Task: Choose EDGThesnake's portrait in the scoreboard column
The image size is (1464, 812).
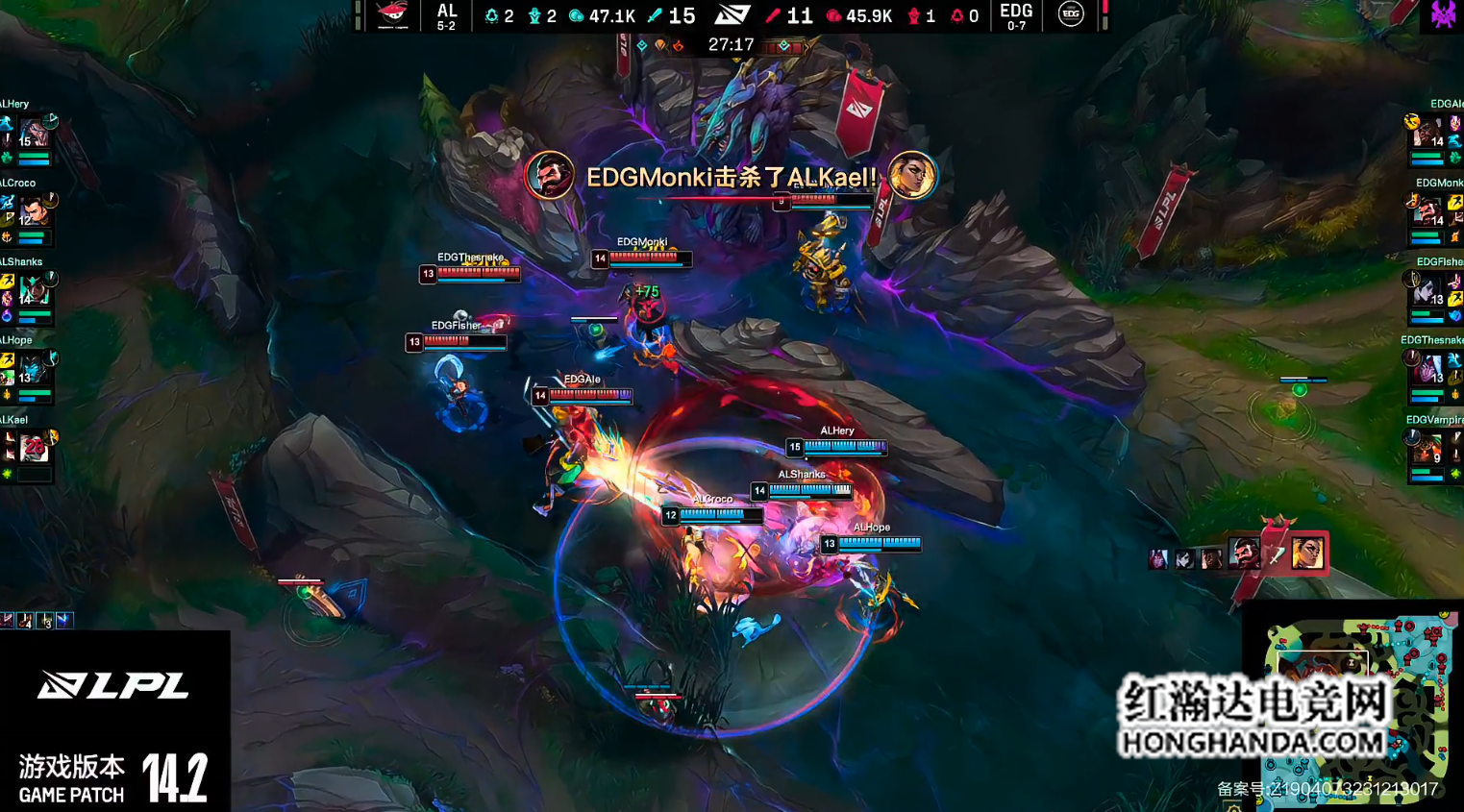Action: (1428, 368)
